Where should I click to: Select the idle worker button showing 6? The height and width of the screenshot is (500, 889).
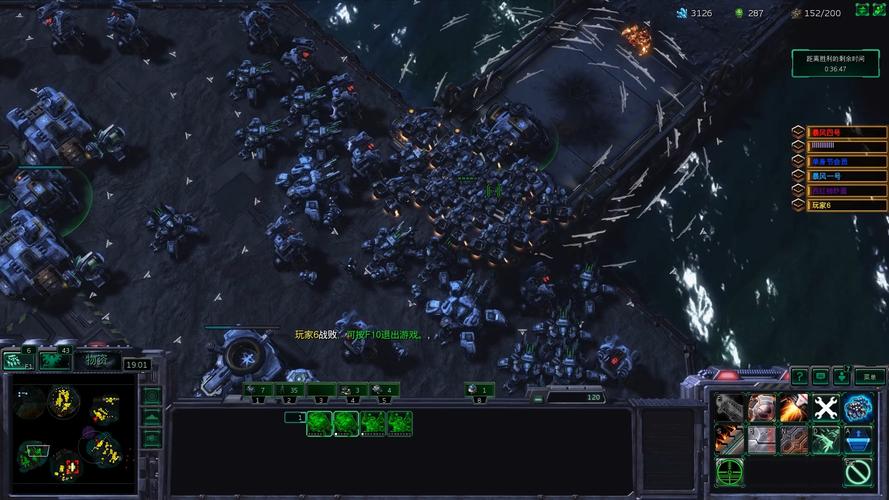(20, 360)
